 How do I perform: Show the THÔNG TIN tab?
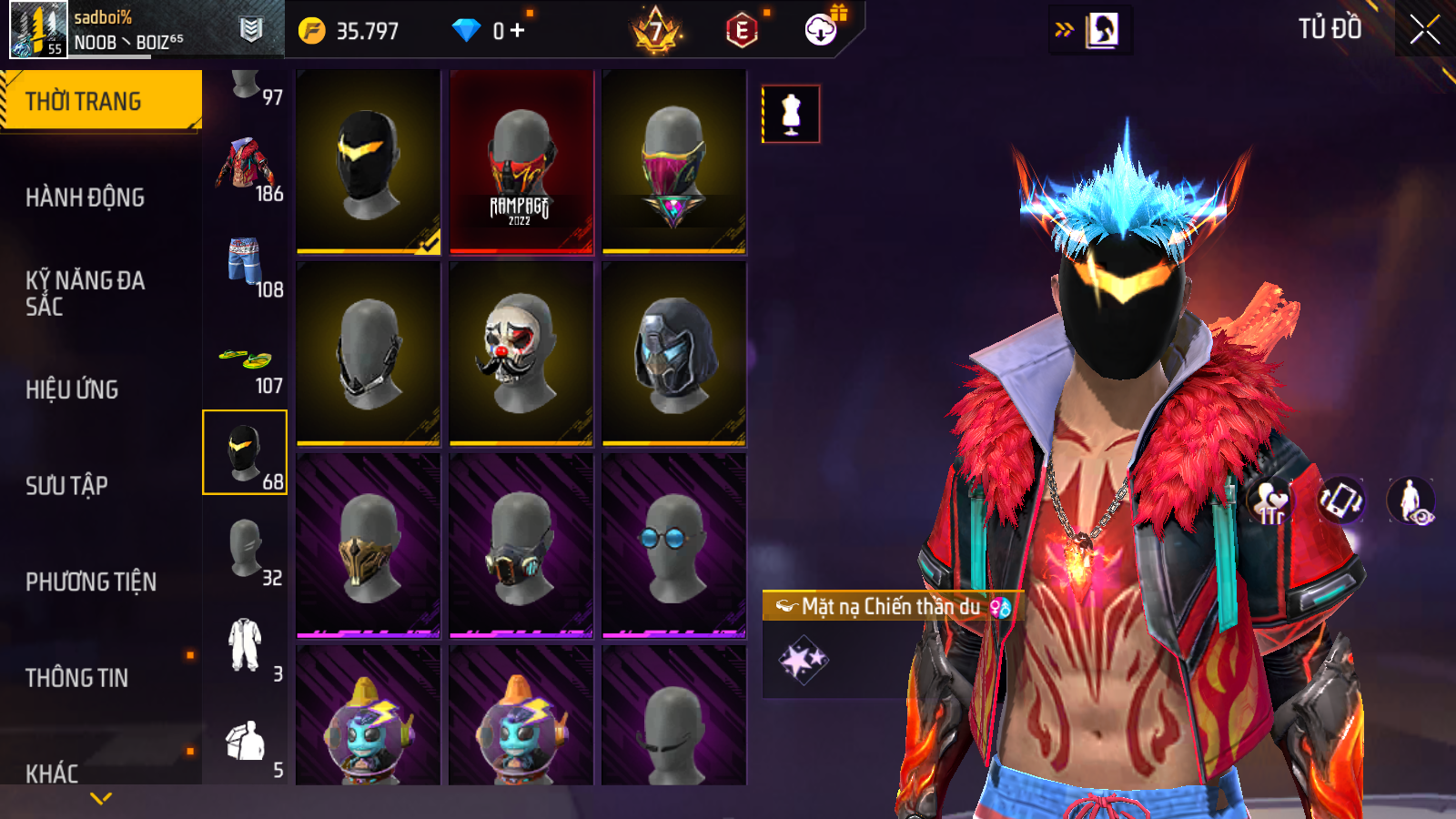(x=76, y=678)
